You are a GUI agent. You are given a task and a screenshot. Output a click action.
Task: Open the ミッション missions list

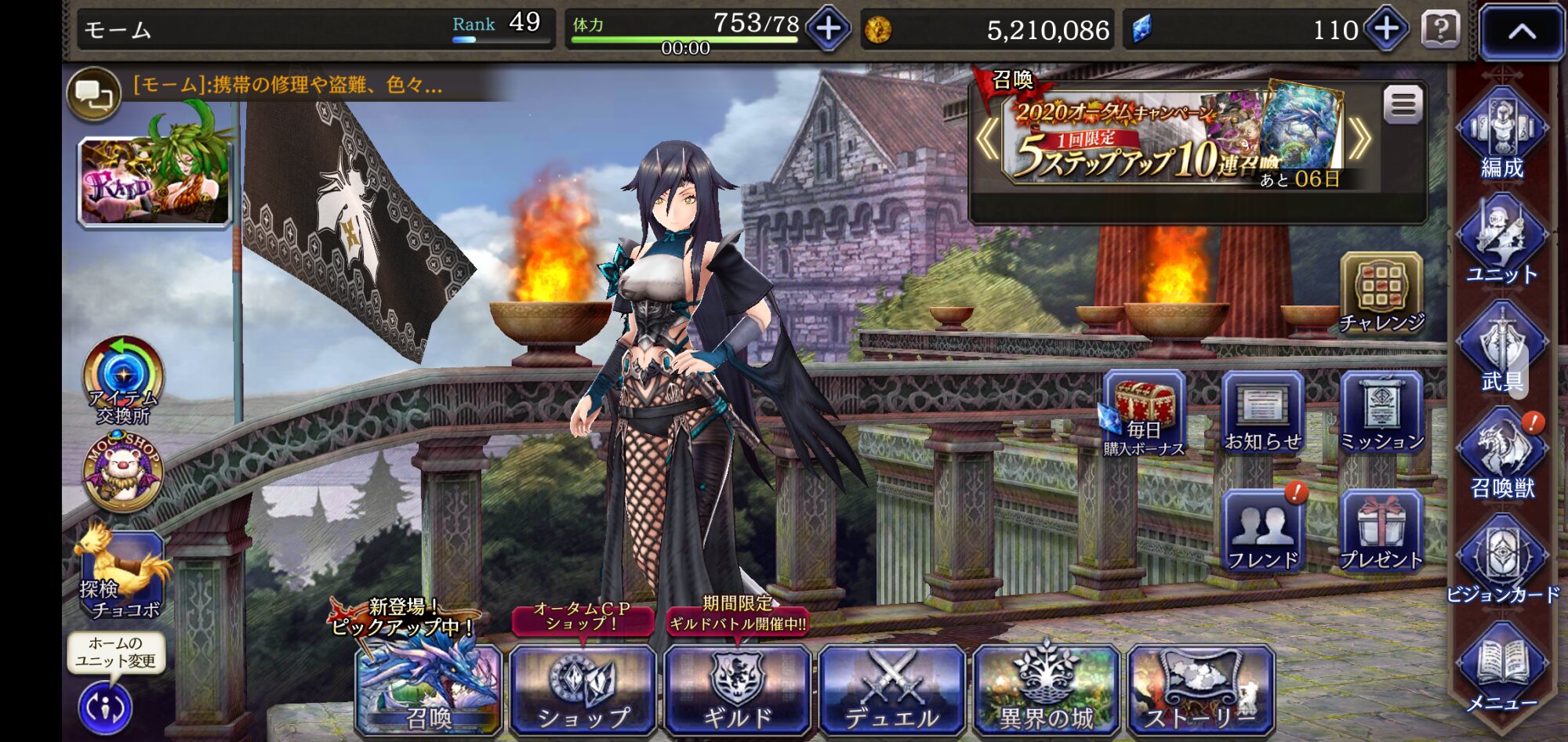tap(1381, 413)
